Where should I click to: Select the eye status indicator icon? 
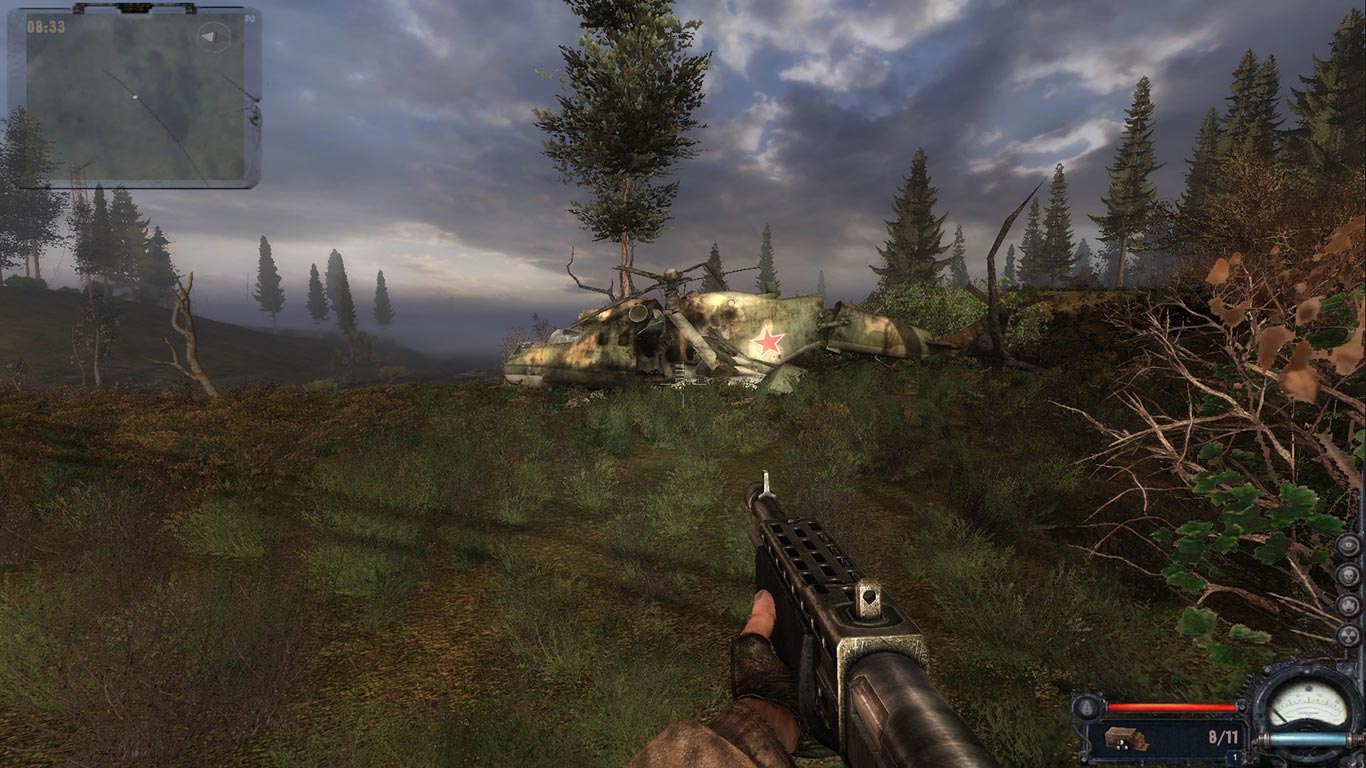click(x=1348, y=545)
